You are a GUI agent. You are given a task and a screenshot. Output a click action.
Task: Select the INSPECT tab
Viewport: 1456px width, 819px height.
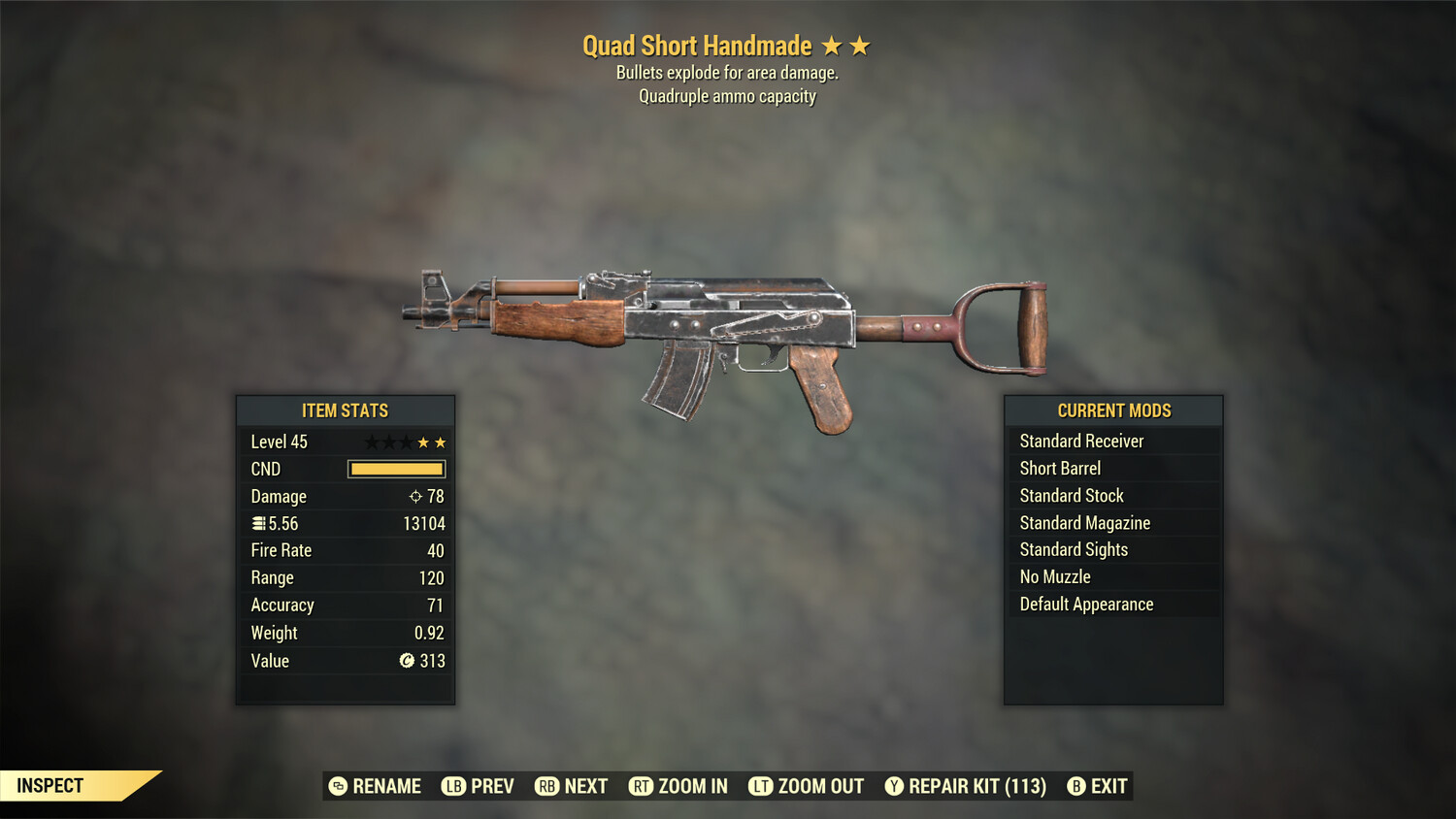[50, 785]
